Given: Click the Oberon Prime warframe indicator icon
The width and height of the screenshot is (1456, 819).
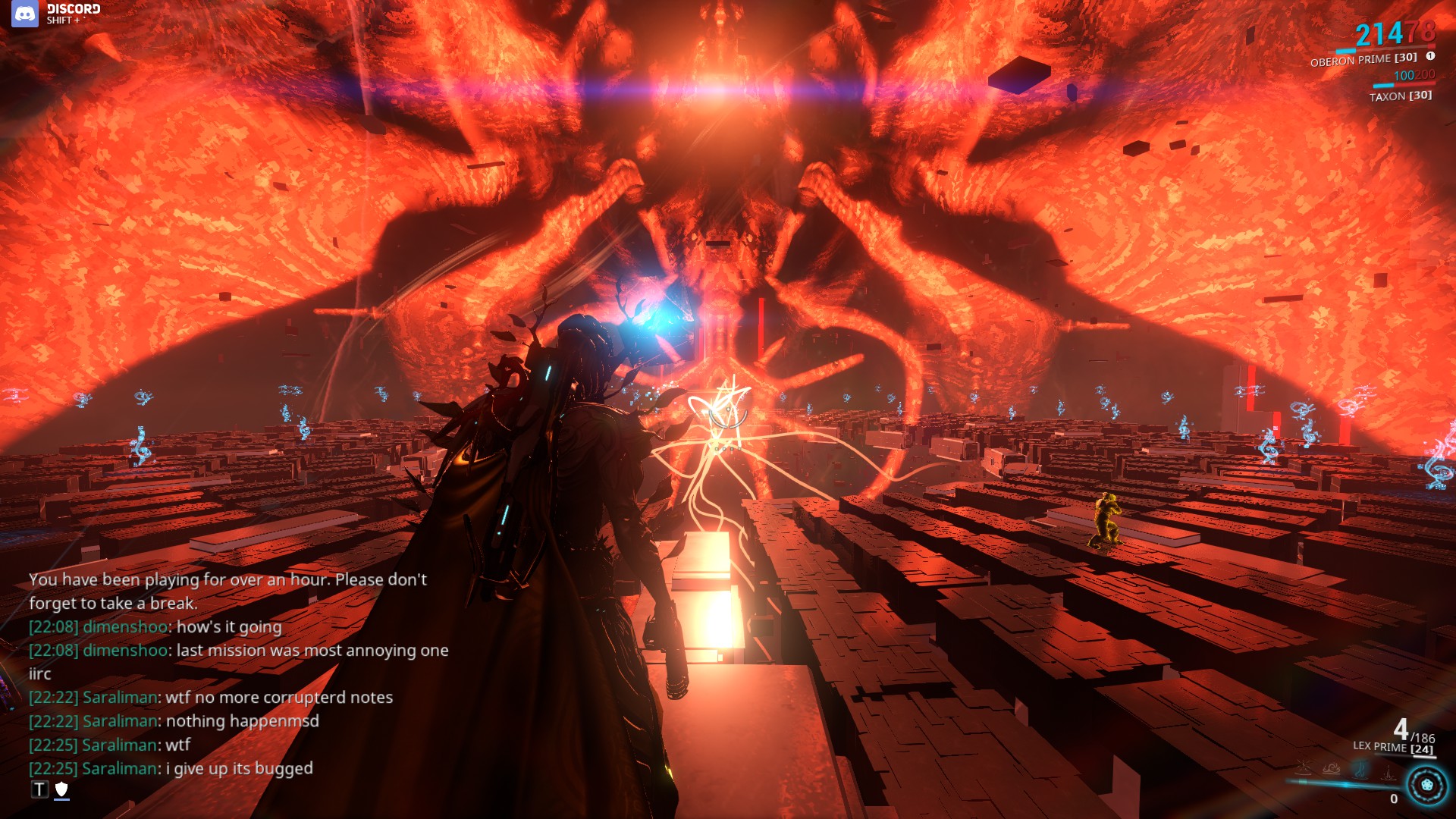Looking at the screenshot, I should [x=1429, y=57].
